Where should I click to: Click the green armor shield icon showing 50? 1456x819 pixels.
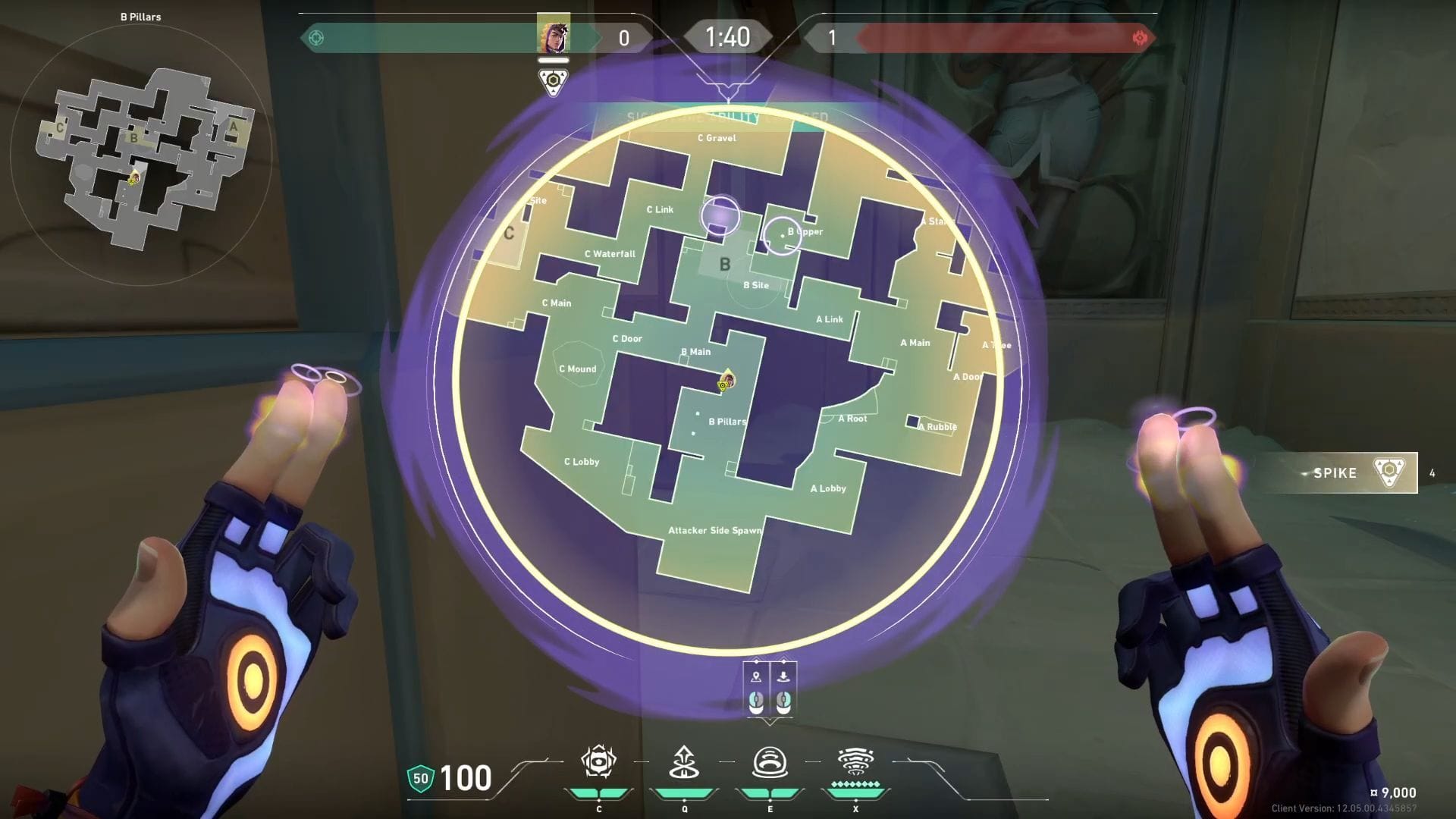419,777
